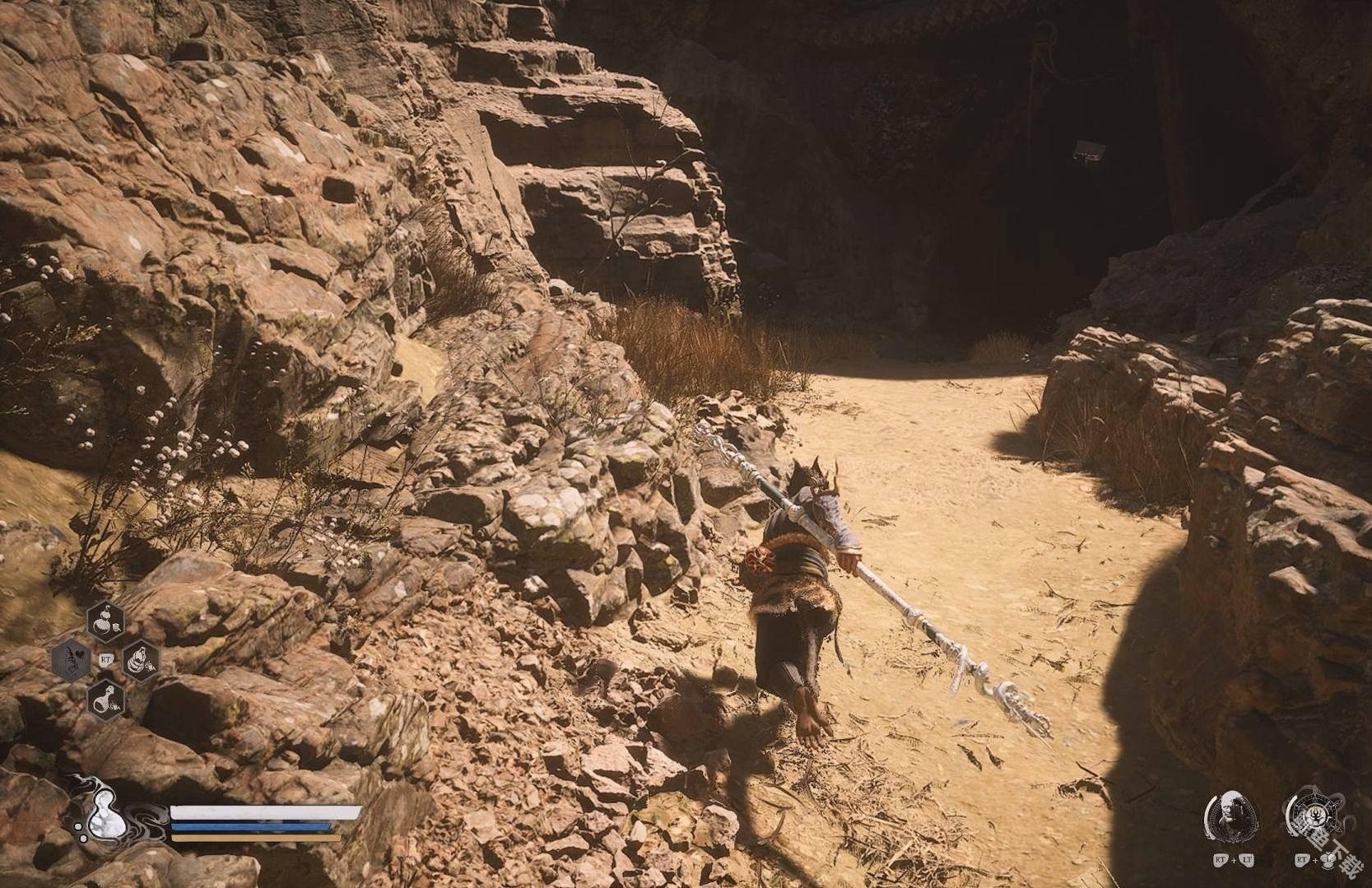Select the bottom hexagon flask quick-slot

[x=106, y=699]
